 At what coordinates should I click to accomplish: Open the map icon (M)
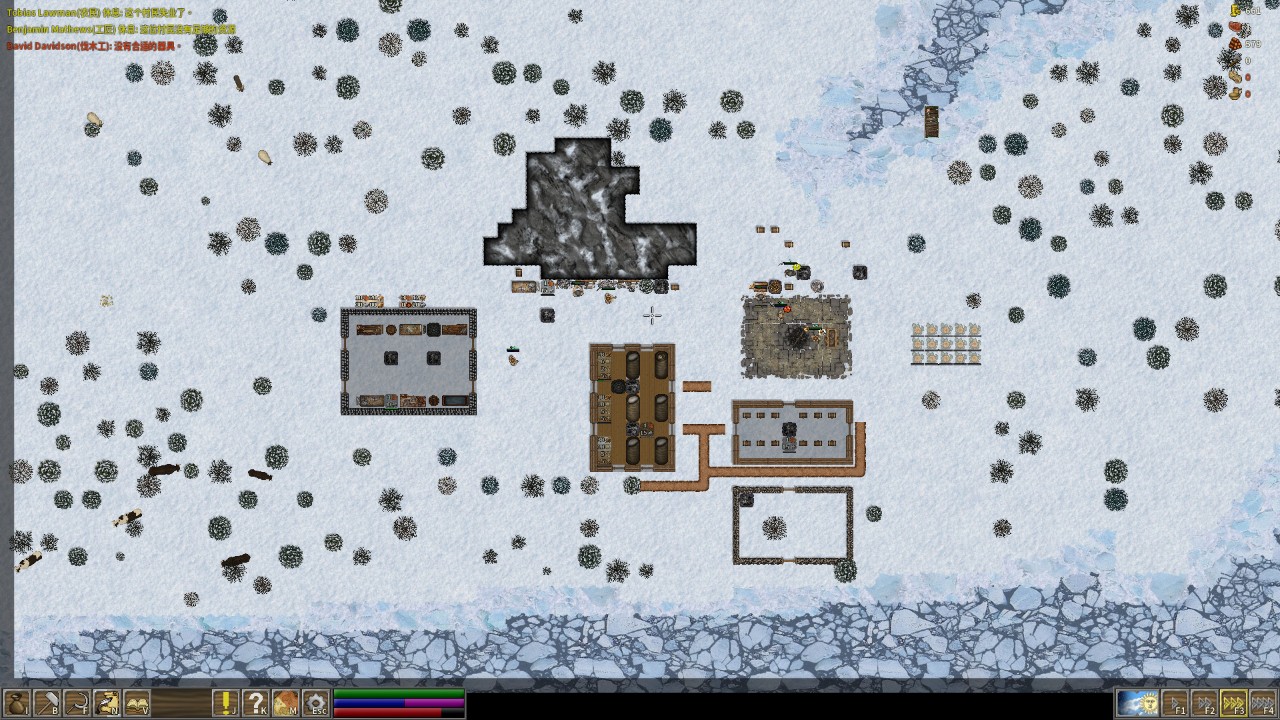click(285, 704)
